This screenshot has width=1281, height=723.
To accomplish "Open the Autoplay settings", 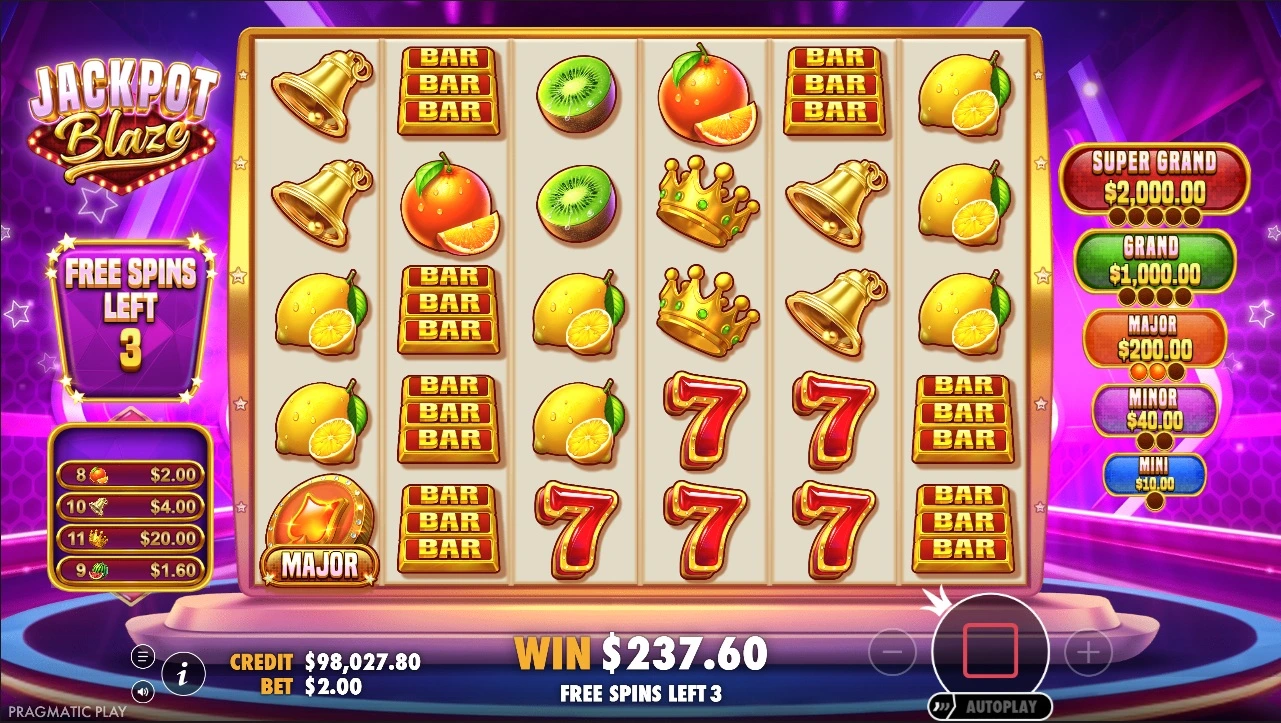I will click(990, 706).
